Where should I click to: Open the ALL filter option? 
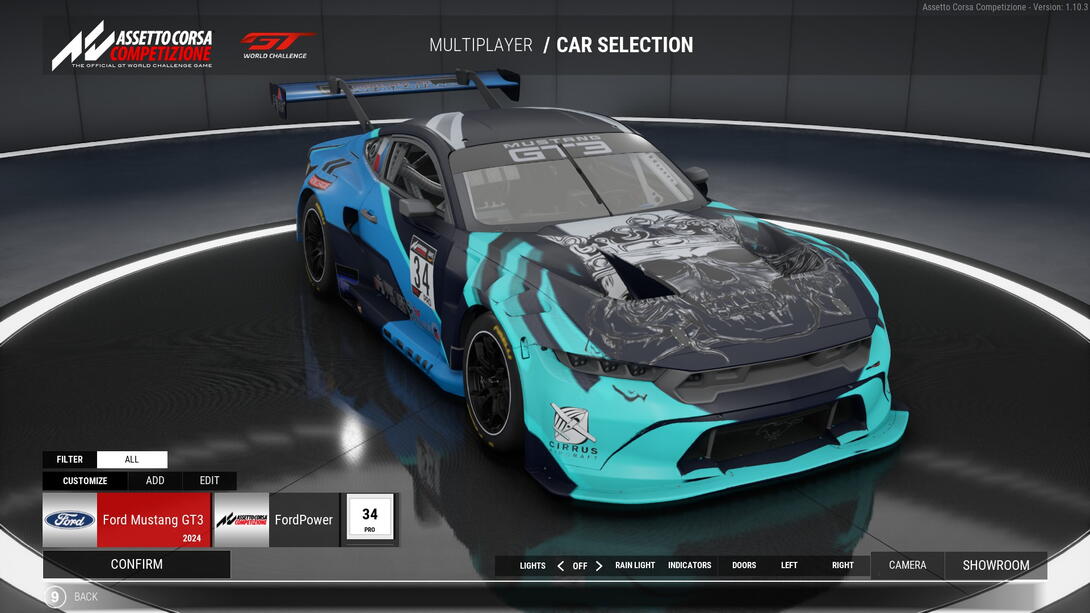132,460
